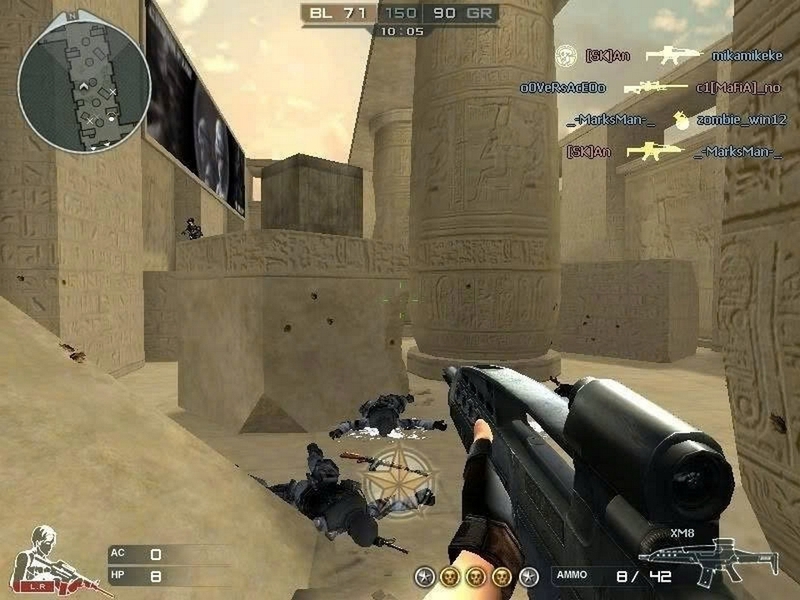This screenshot has width=800, height=600.
Task: Click the headshot emblem beside [SK]An
Action: pos(566,54)
